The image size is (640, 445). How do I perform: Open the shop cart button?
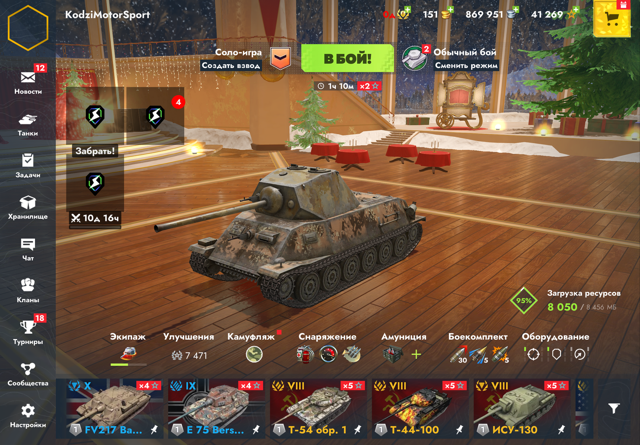point(611,18)
